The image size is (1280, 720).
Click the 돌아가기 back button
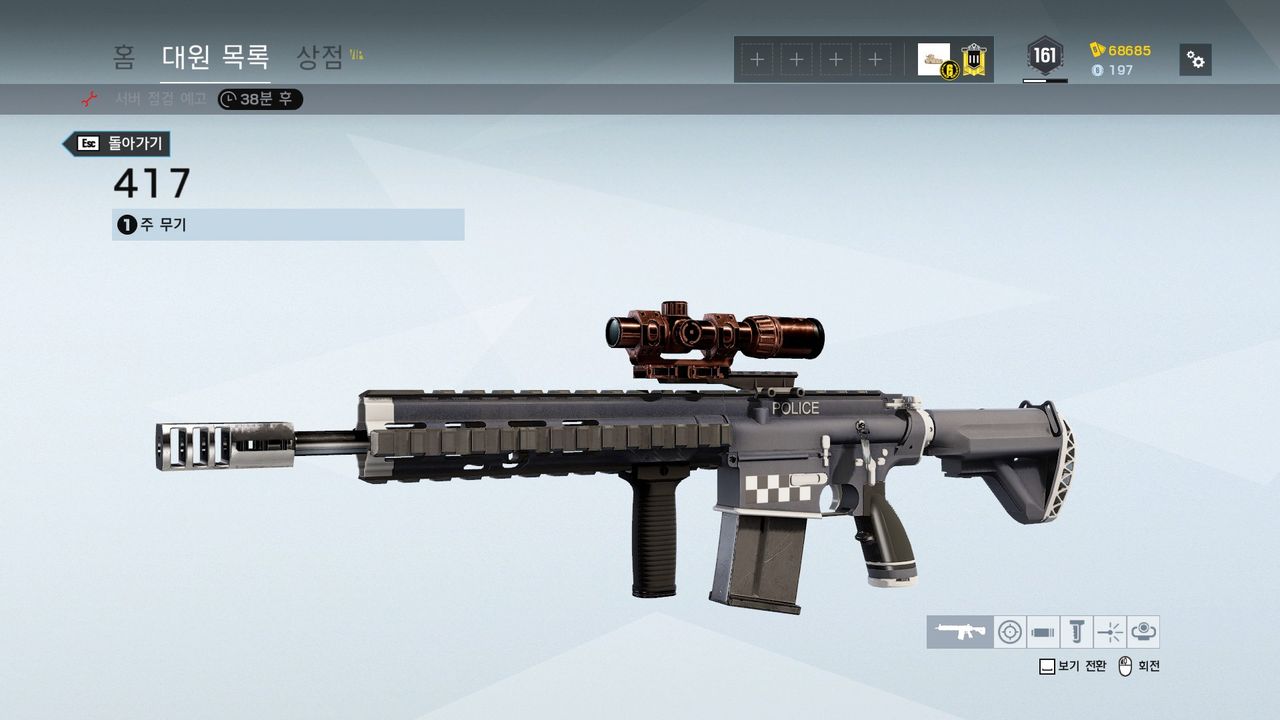pyautogui.click(x=118, y=144)
